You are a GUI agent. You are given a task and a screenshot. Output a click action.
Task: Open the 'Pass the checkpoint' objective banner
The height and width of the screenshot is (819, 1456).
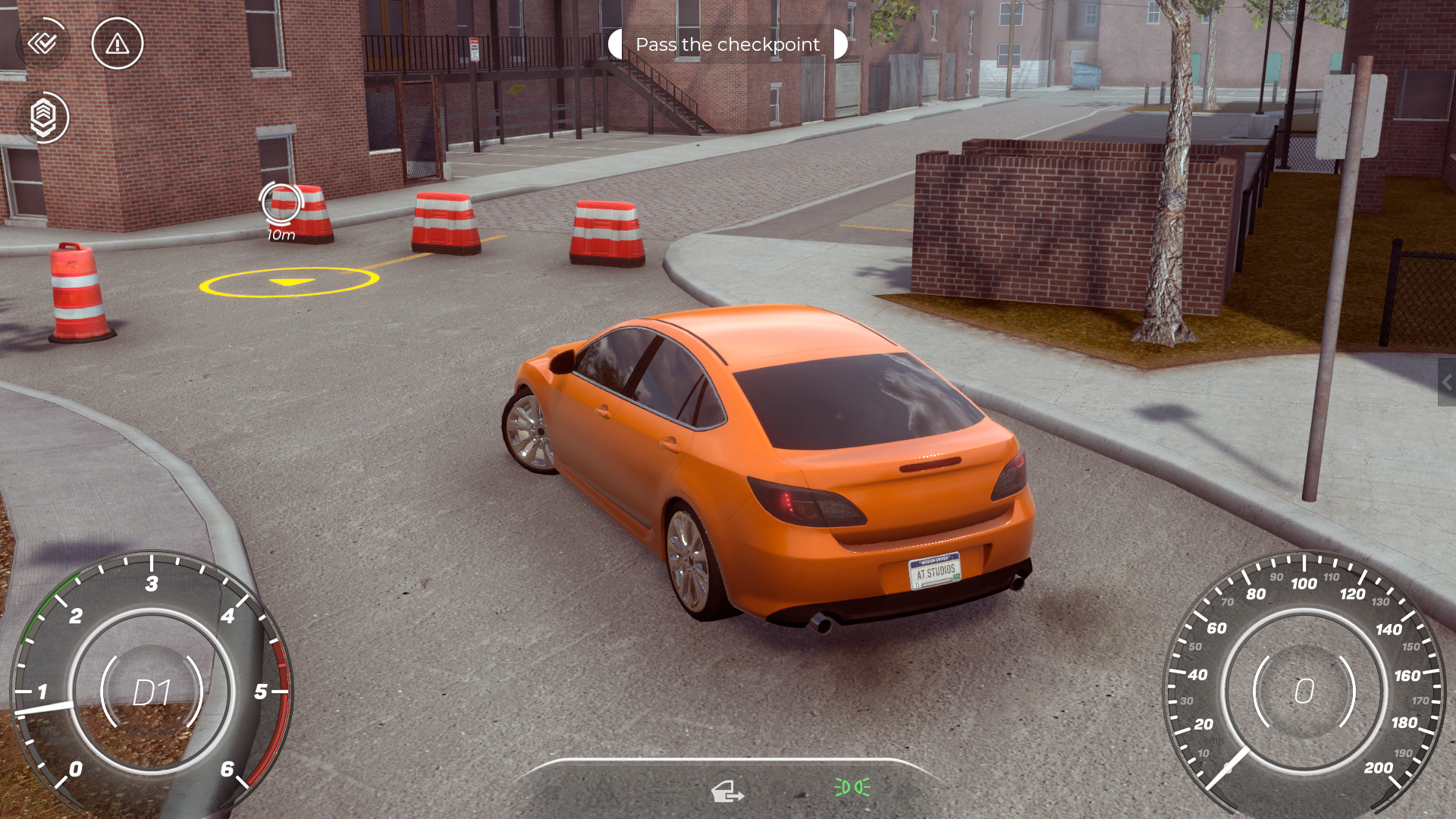(728, 44)
